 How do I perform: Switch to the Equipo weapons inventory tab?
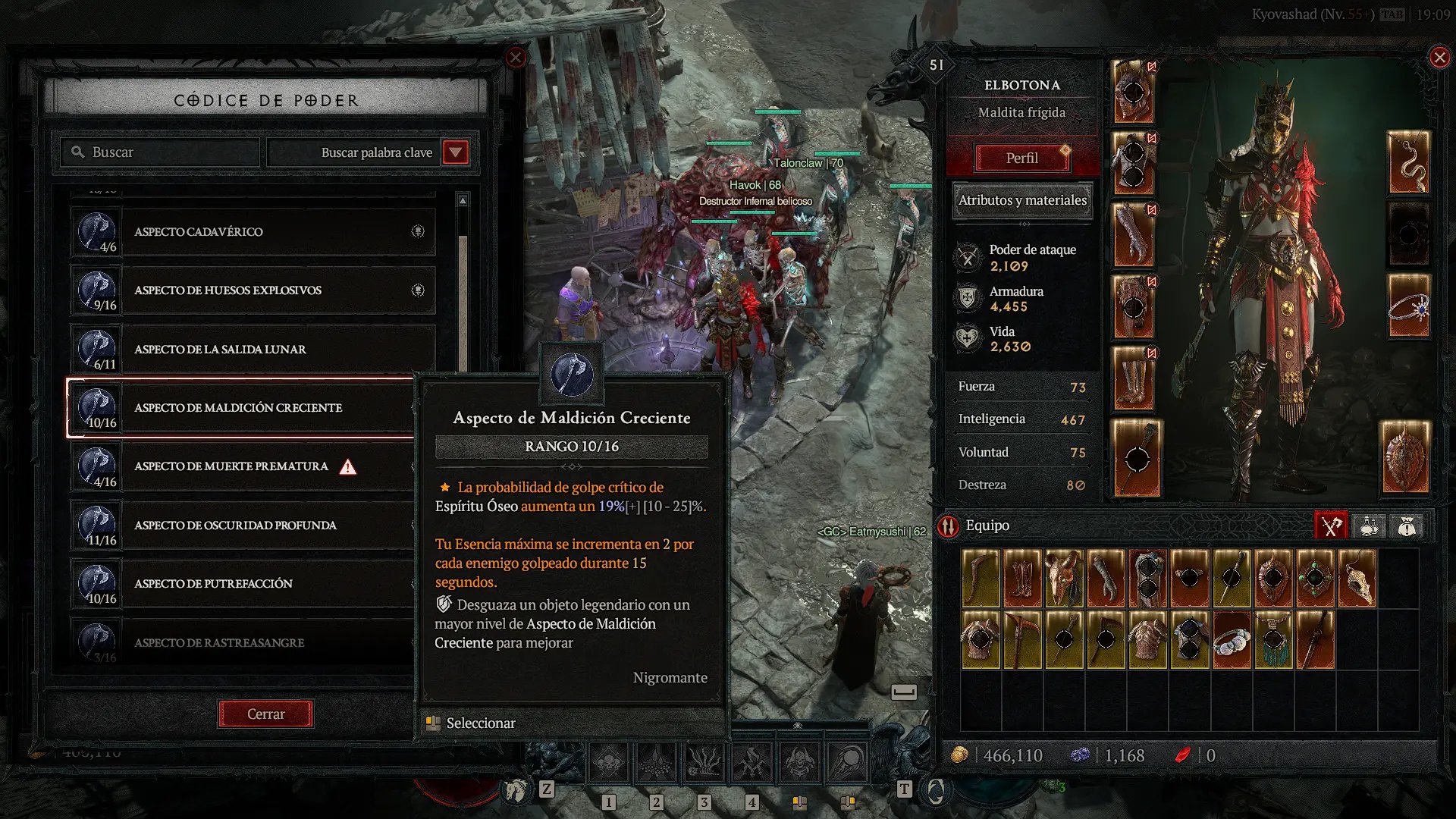[x=1331, y=526]
